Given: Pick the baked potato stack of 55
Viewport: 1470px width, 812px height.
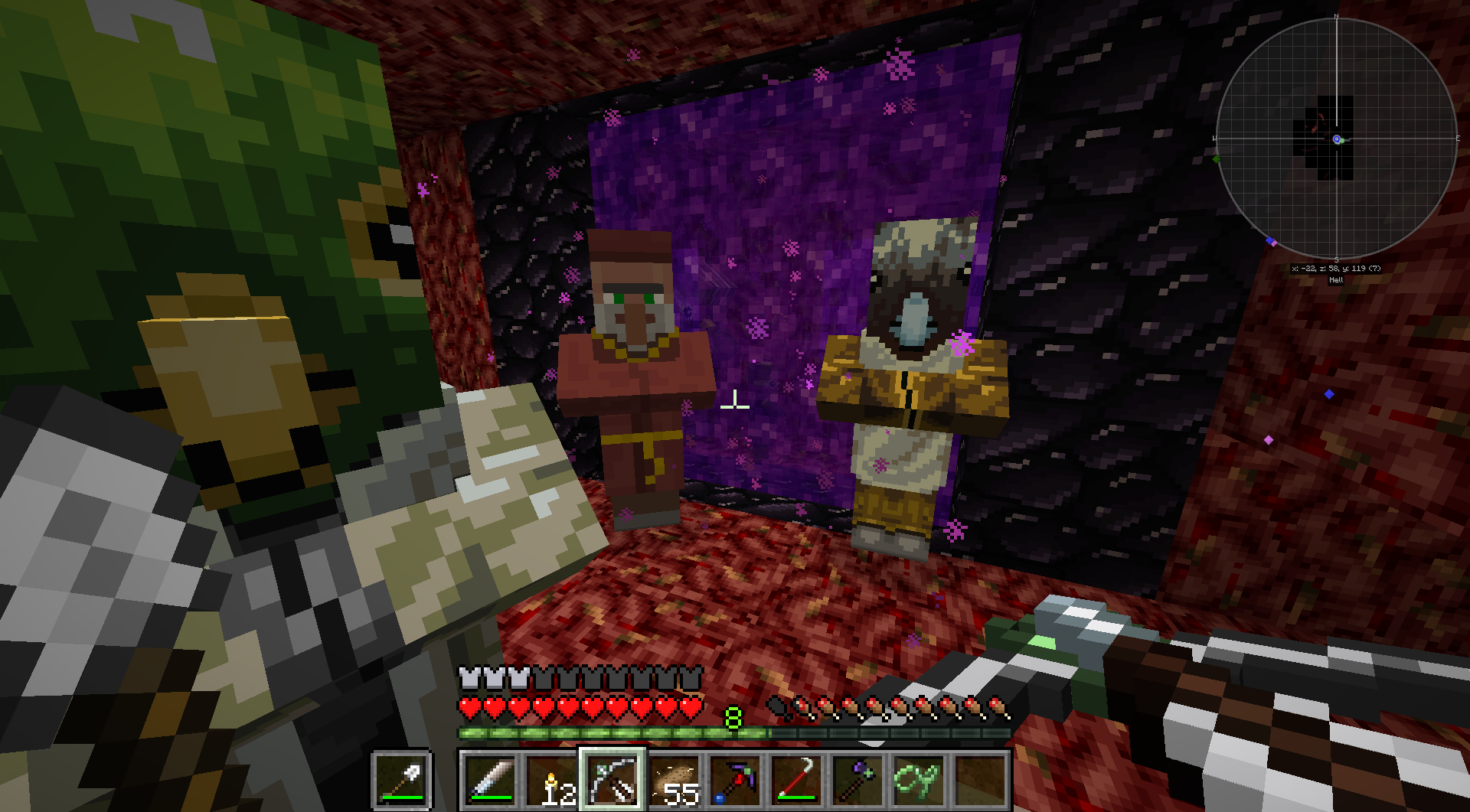Looking at the screenshot, I should coord(674,780).
